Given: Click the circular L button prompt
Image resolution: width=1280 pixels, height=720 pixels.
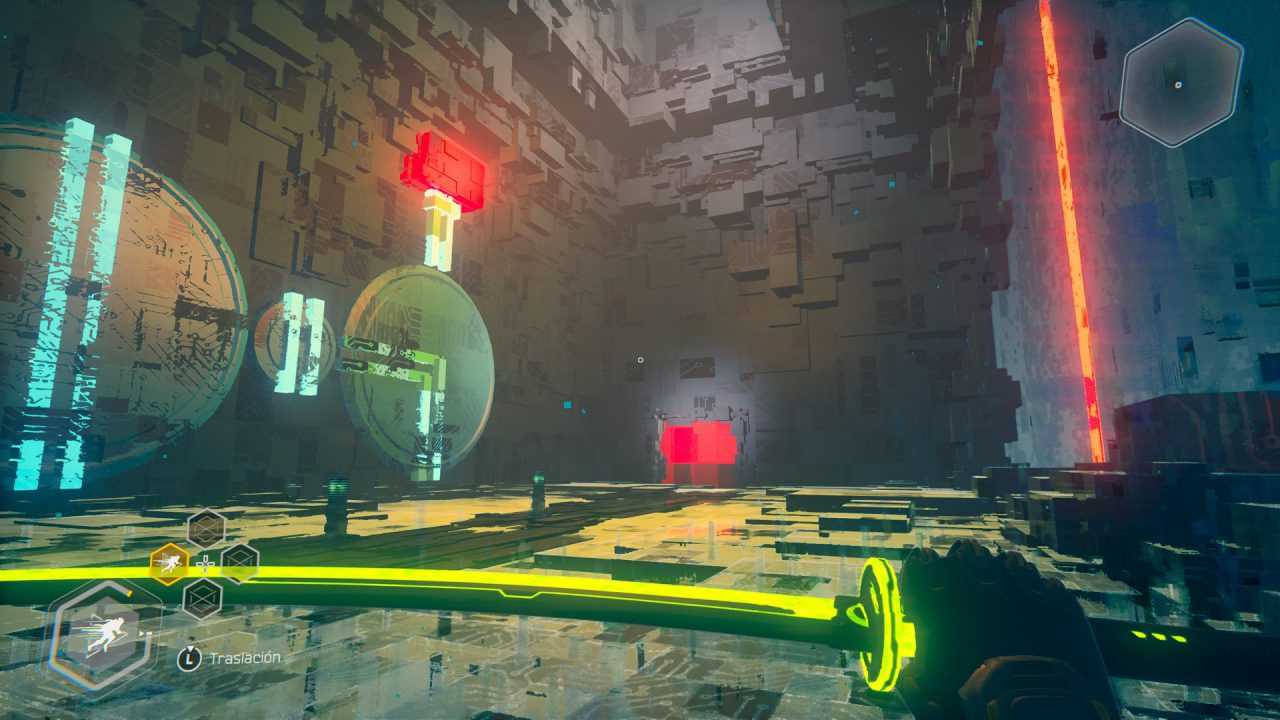Looking at the screenshot, I should [x=190, y=658].
